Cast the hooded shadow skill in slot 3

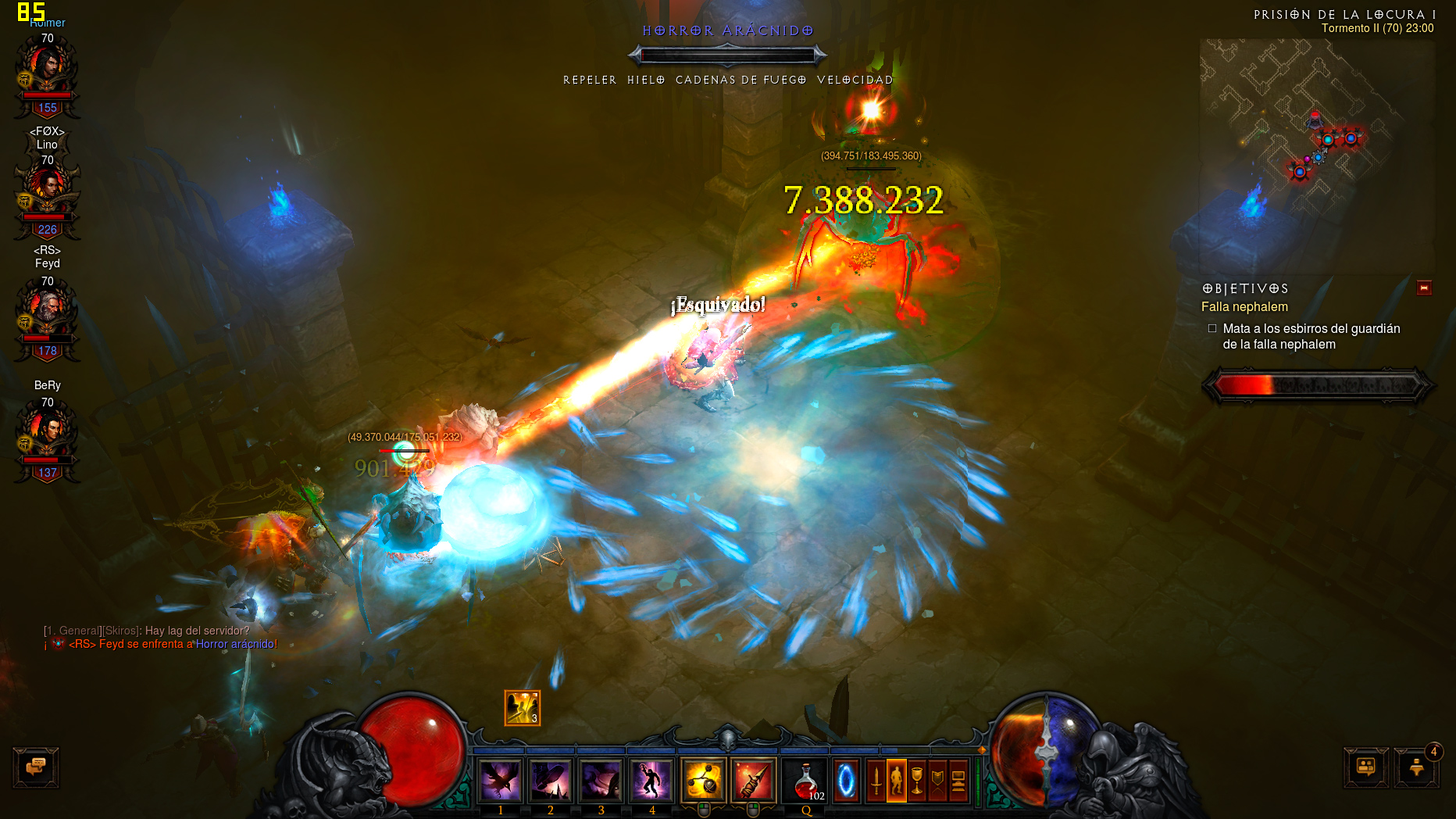point(601,780)
